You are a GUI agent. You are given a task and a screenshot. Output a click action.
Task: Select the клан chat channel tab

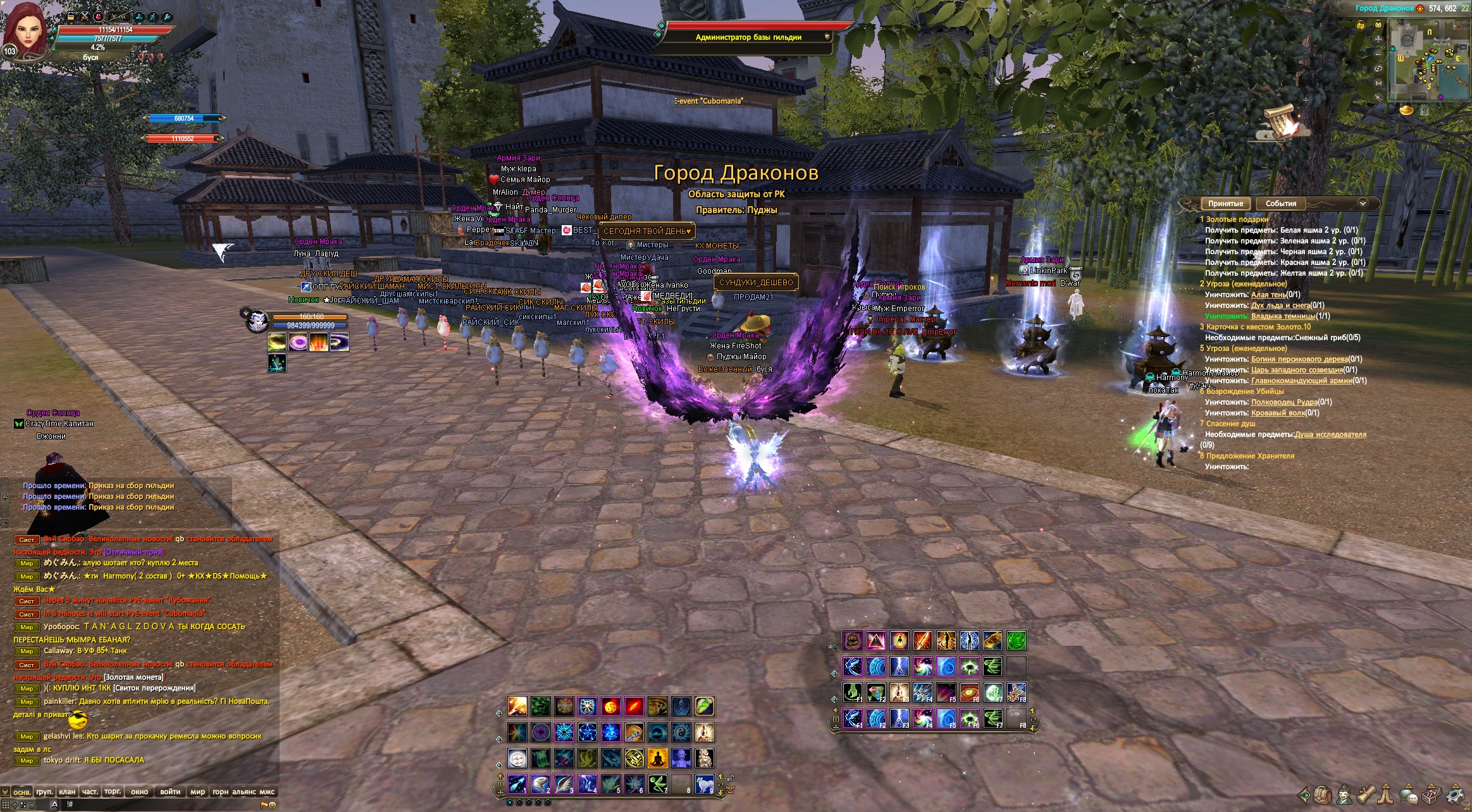coord(67,792)
